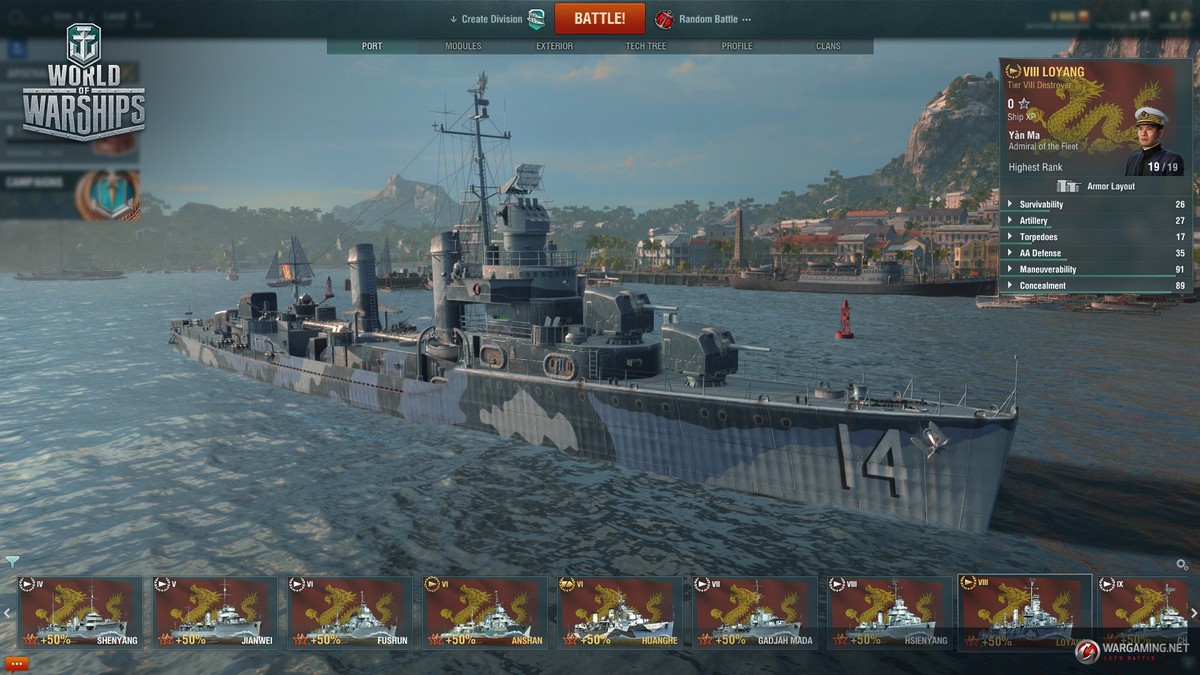Go to the Profile tab
The width and height of the screenshot is (1200, 675).
coord(737,46)
